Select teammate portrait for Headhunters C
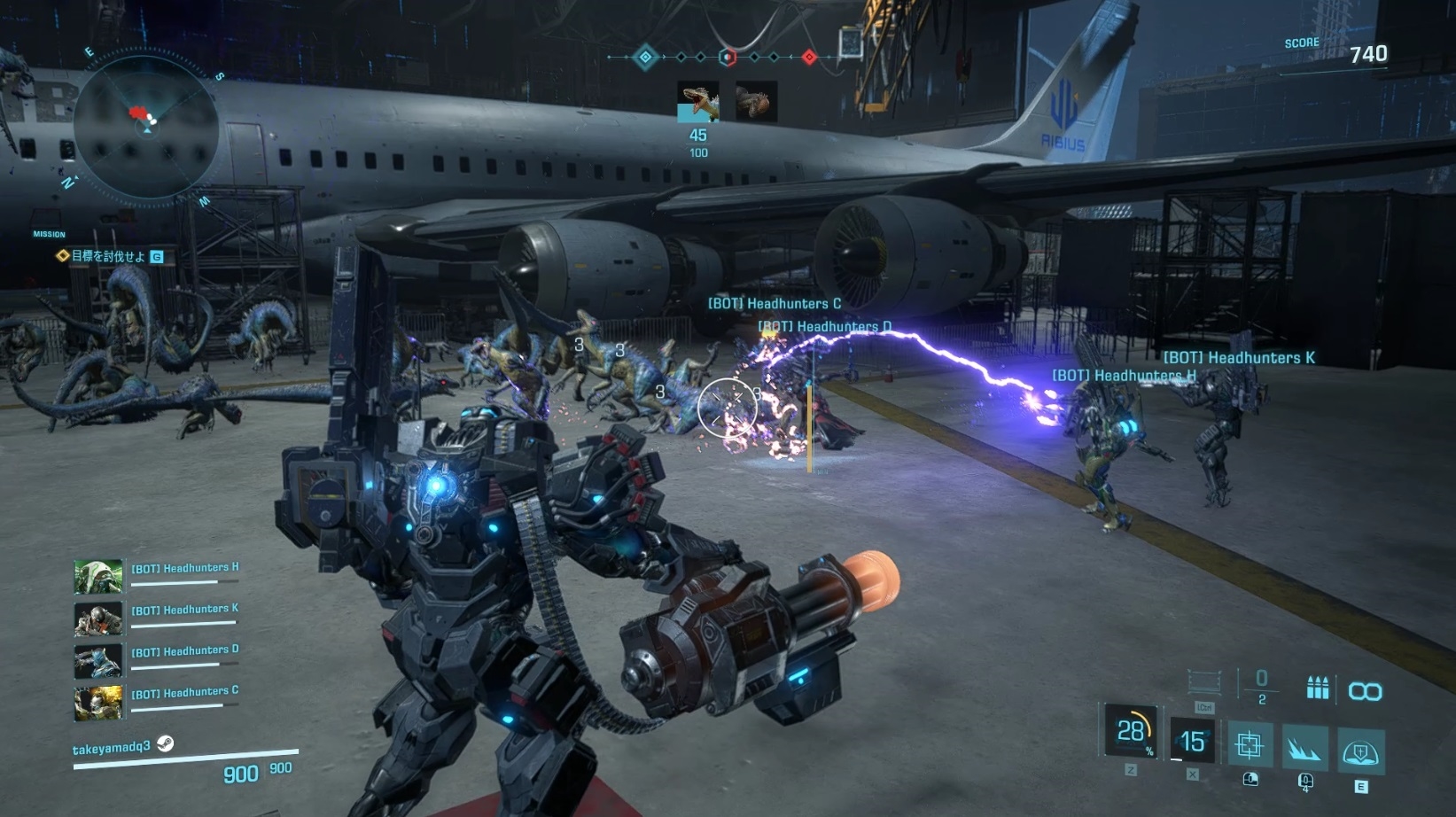The width and height of the screenshot is (1456, 817). coord(98,702)
